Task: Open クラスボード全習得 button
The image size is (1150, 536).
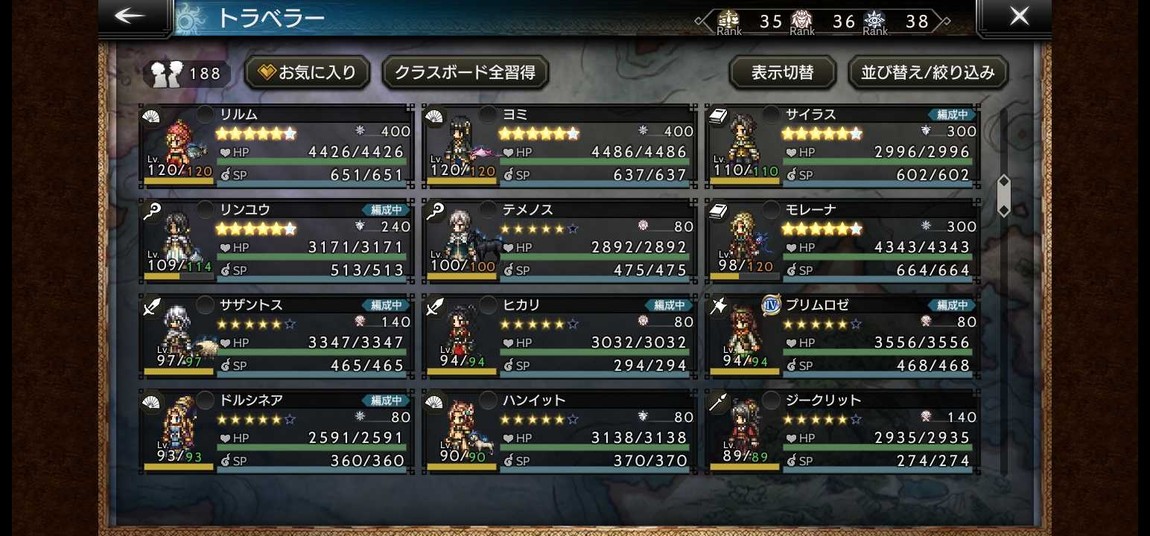Action: (465, 73)
